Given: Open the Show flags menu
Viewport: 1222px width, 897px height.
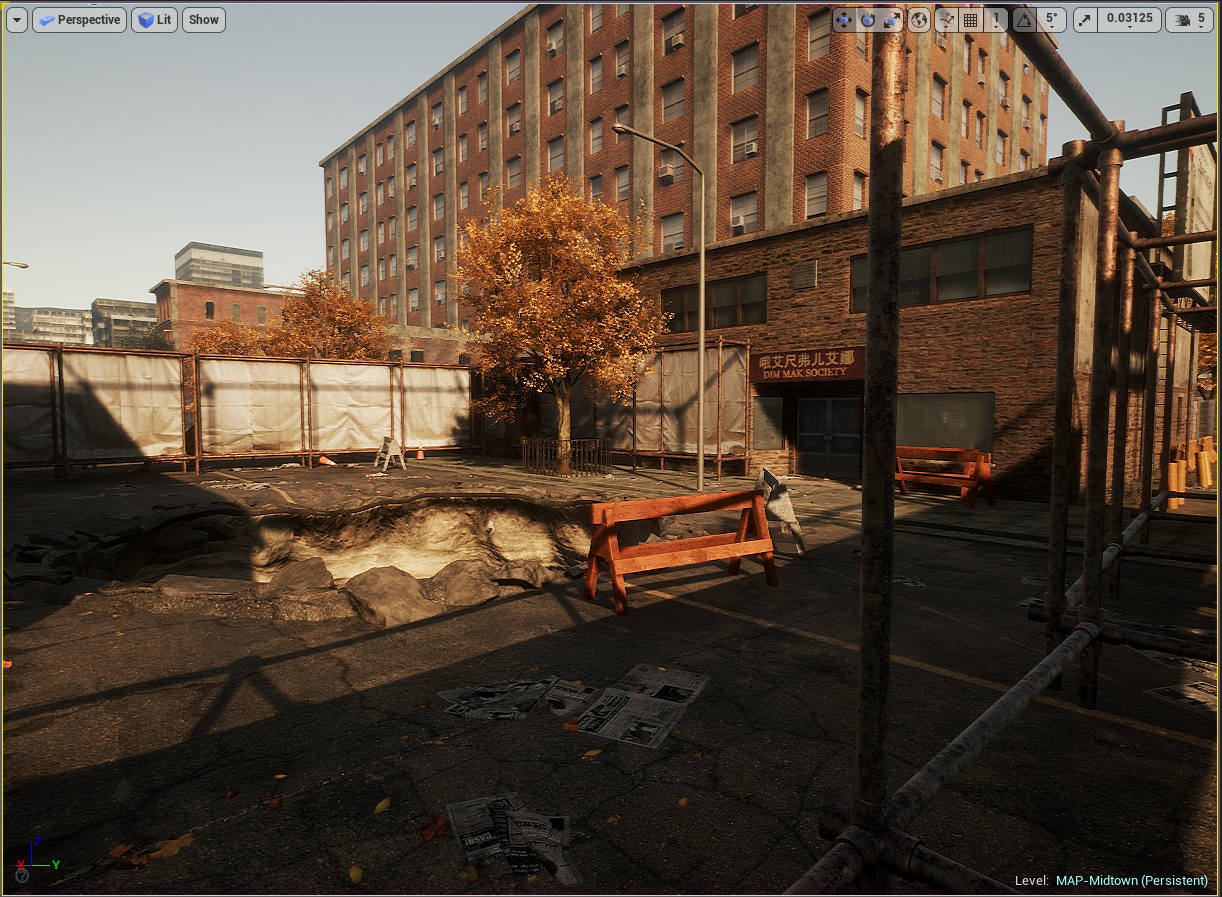Looking at the screenshot, I should [203, 20].
